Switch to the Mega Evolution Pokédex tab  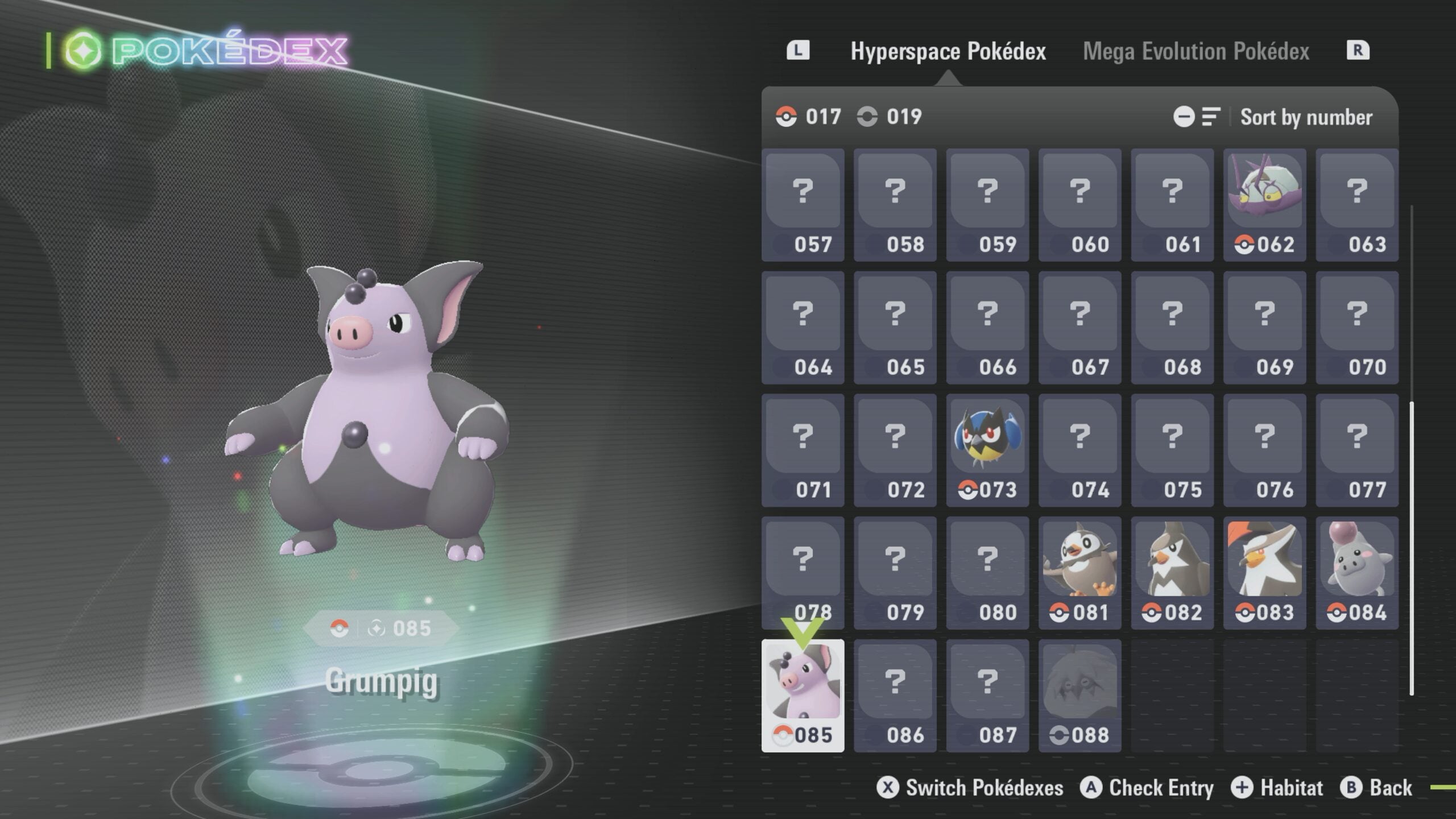[1196, 51]
